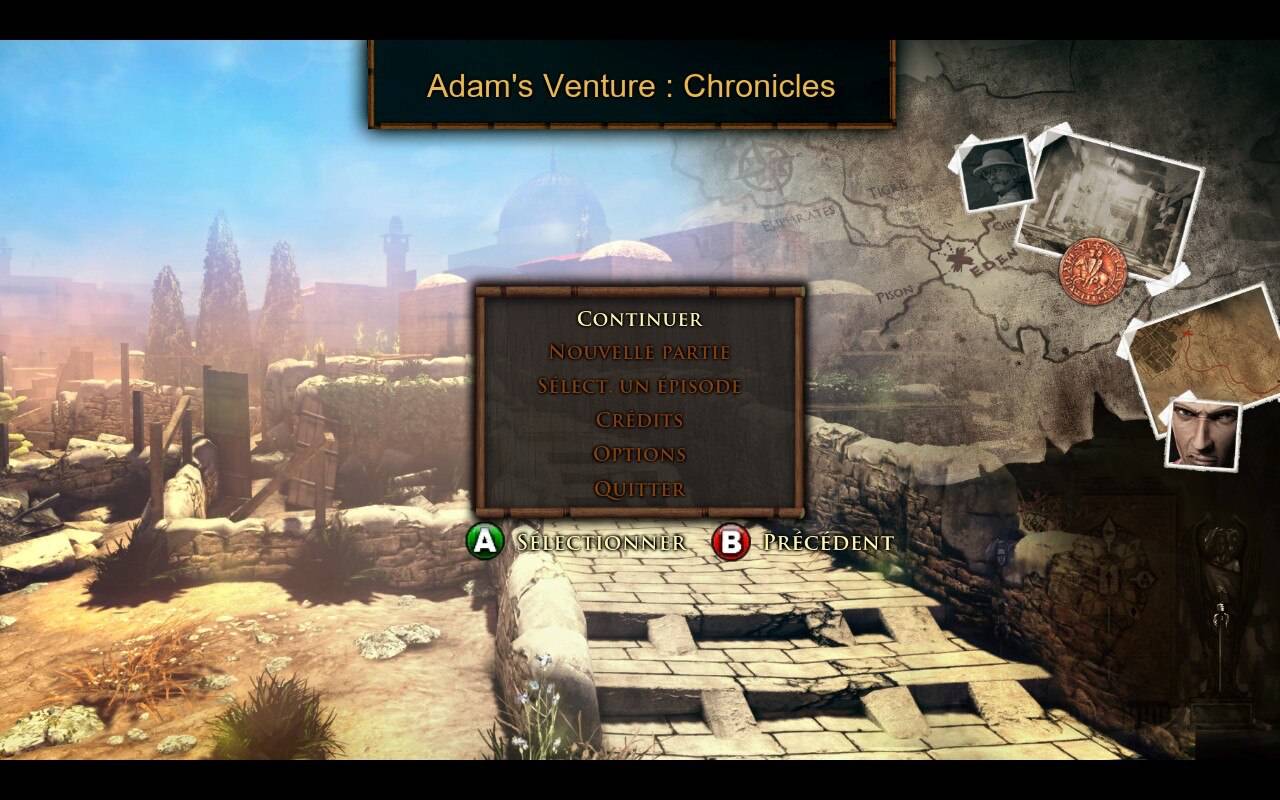Open the Options menu
The width and height of the screenshot is (1280, 800).
click(639, 454)
